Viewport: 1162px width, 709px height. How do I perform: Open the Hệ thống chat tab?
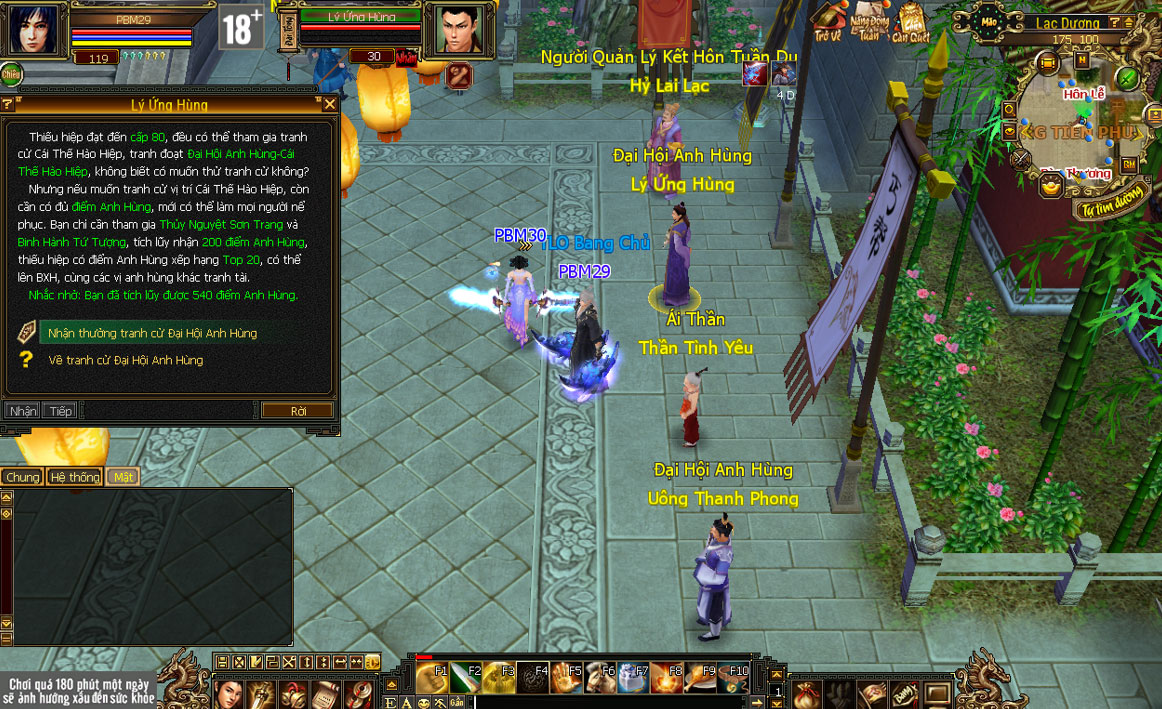pos(76,477)
